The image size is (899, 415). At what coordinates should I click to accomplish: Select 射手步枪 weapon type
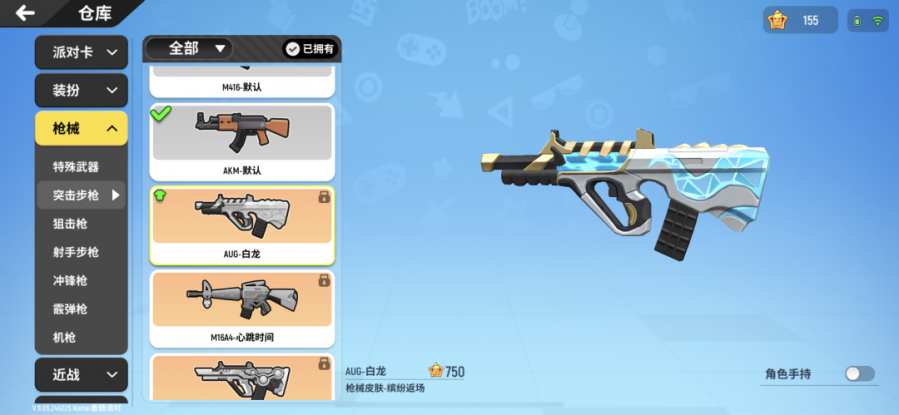pyautogui.click(x=76, y=253)
